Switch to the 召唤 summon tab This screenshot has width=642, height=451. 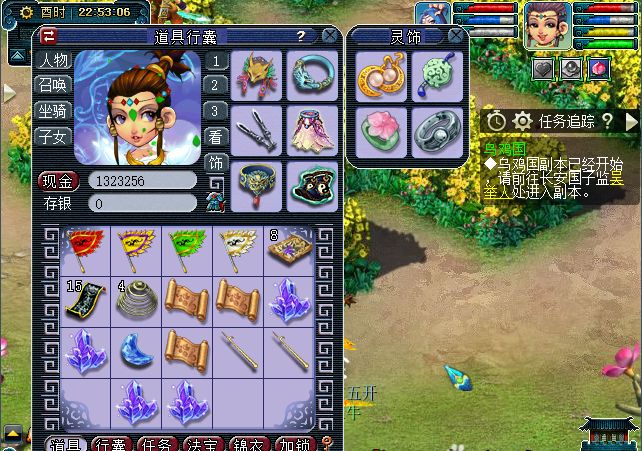pyautogui.click(x=53, y=85)
